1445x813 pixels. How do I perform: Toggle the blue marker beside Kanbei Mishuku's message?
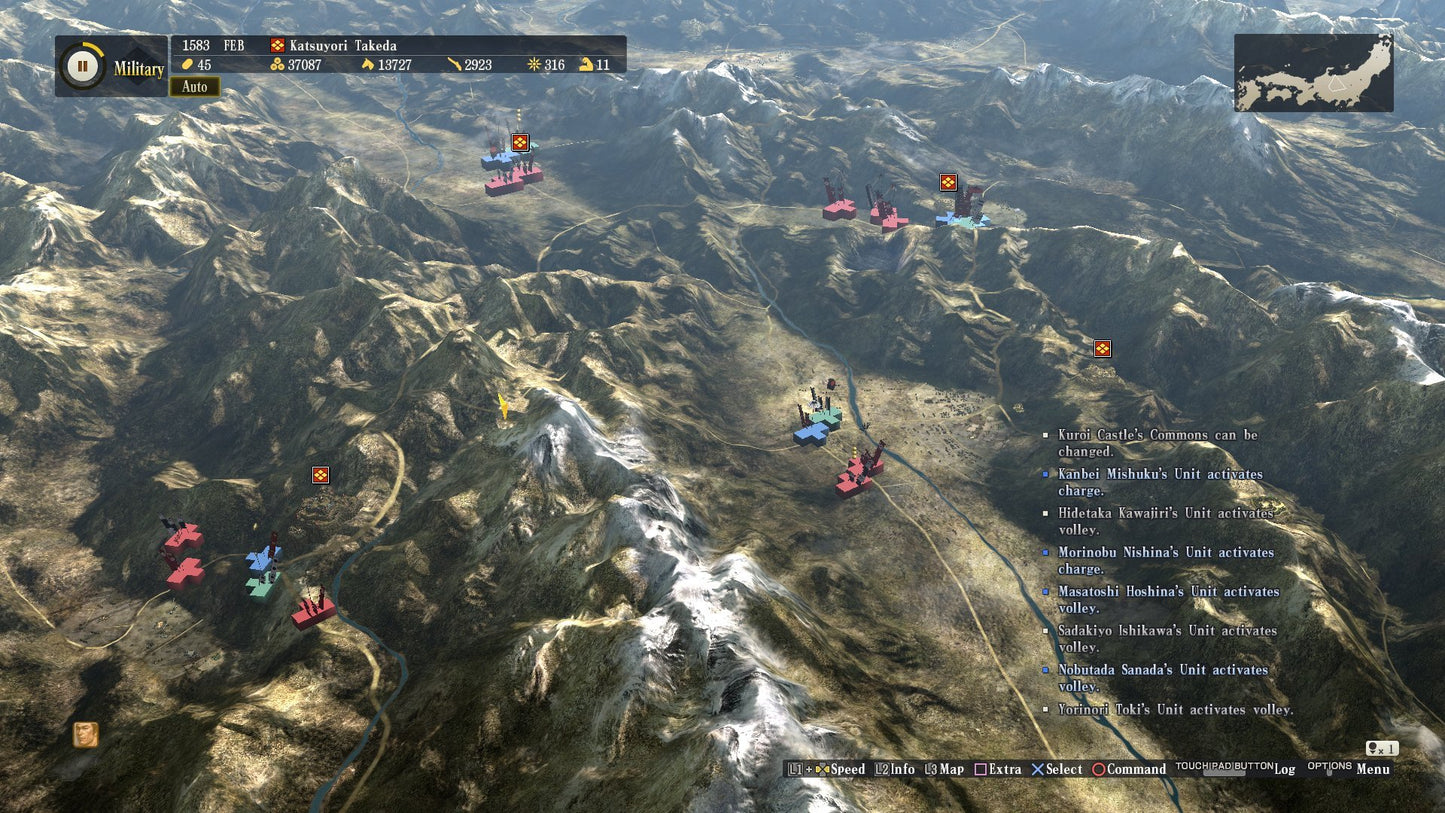[1047, 473]
